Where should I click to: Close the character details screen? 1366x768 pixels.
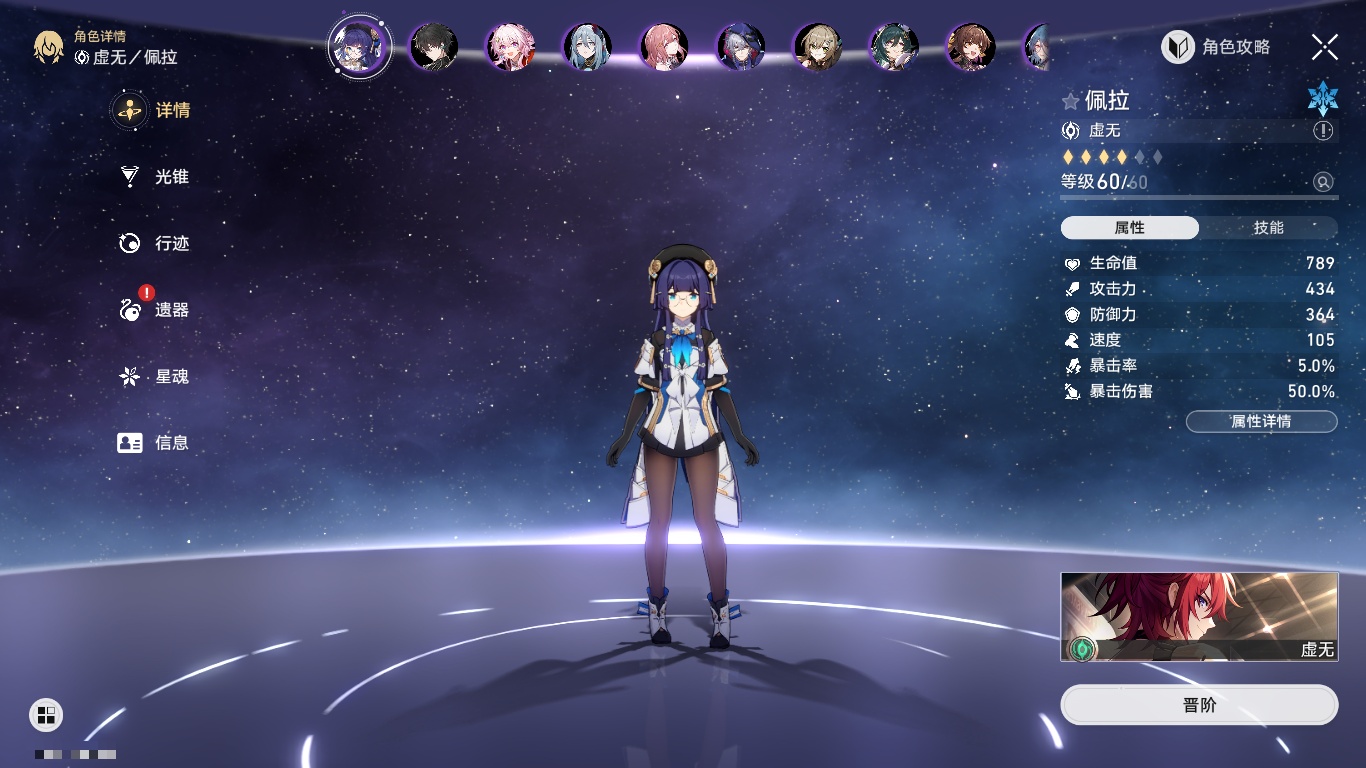[x=1324, y=47]
